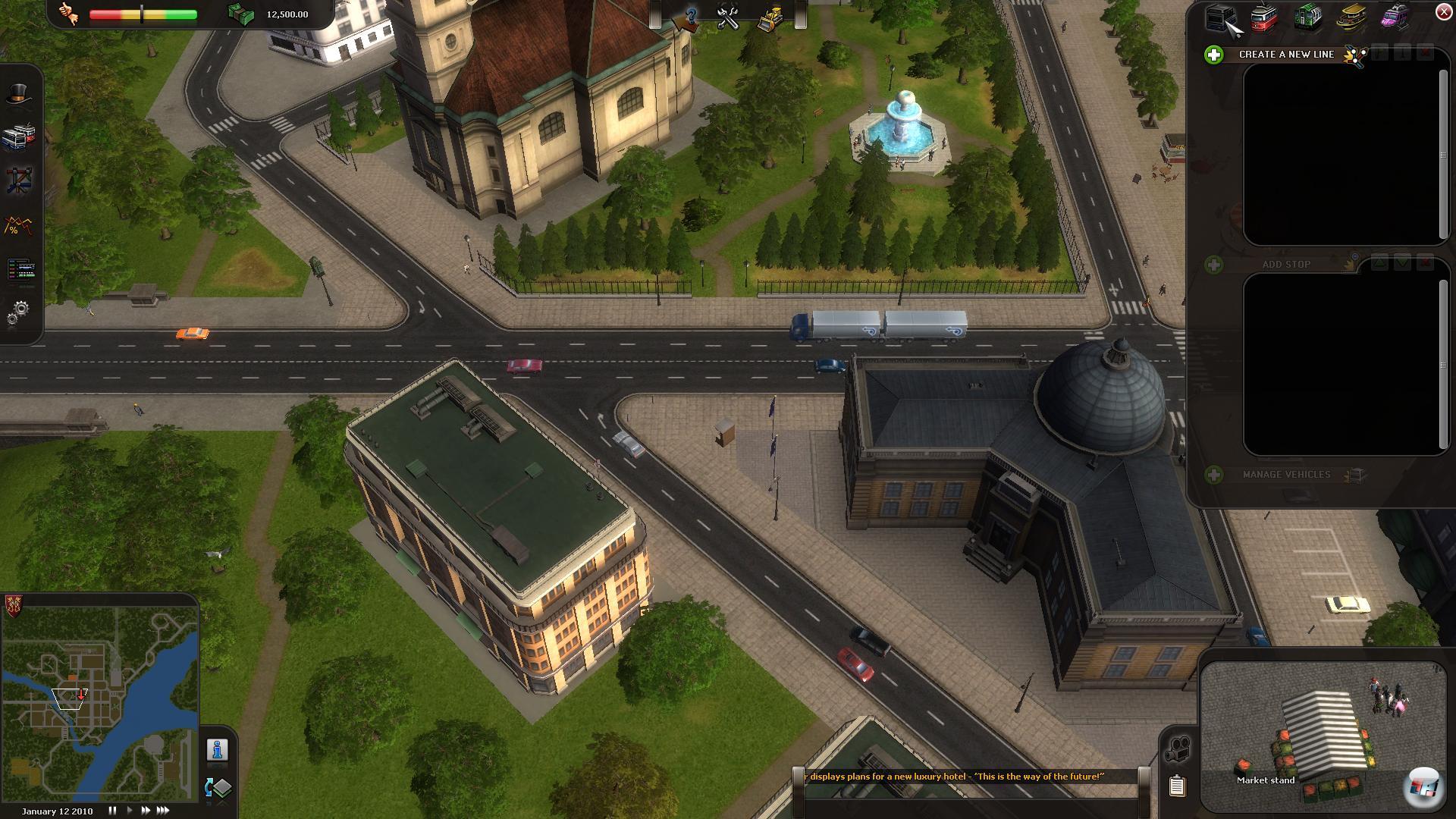Open the top hat company menu
The image size is (1456, 819).
(x=20, y=94)
